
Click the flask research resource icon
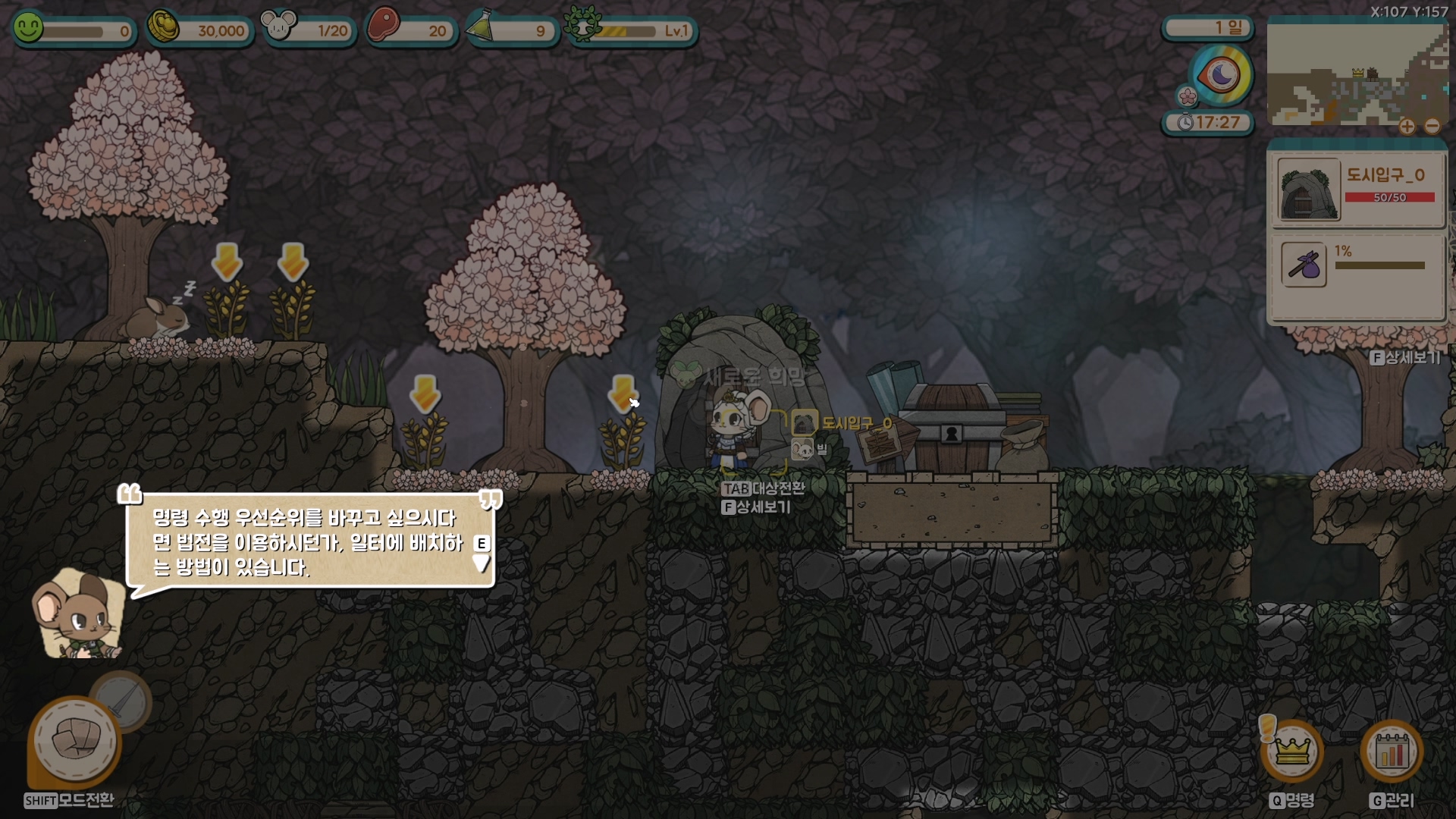click(480, 27)
